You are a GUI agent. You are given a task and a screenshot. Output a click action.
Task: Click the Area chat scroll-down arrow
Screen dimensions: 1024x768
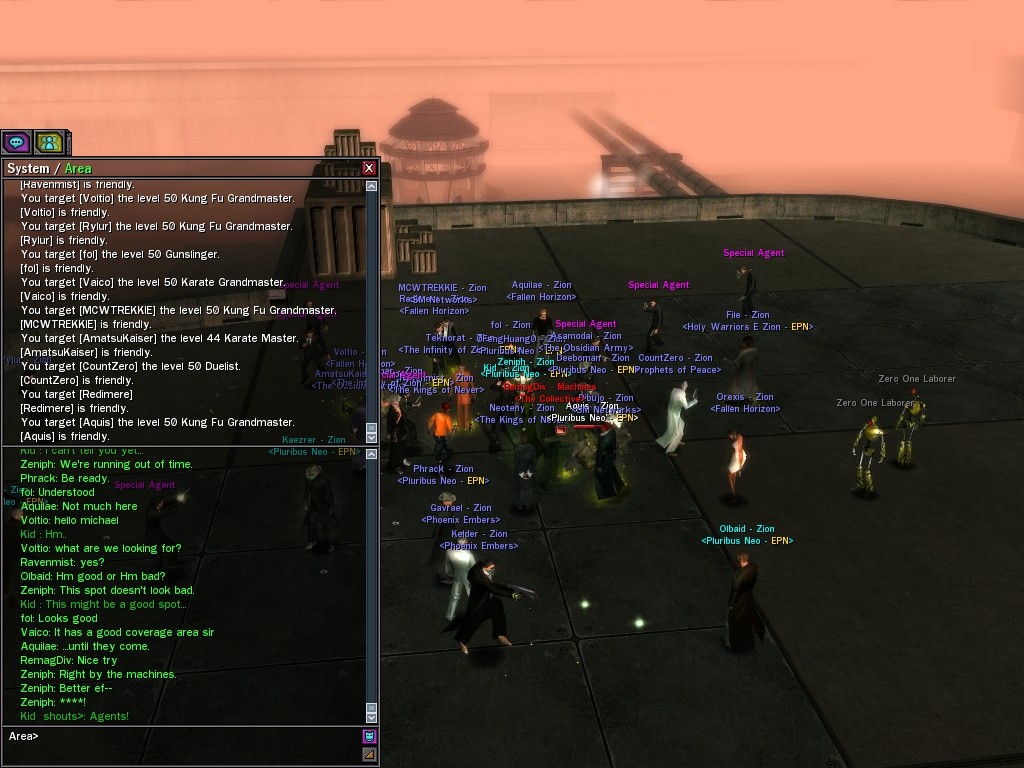(372, 717)
